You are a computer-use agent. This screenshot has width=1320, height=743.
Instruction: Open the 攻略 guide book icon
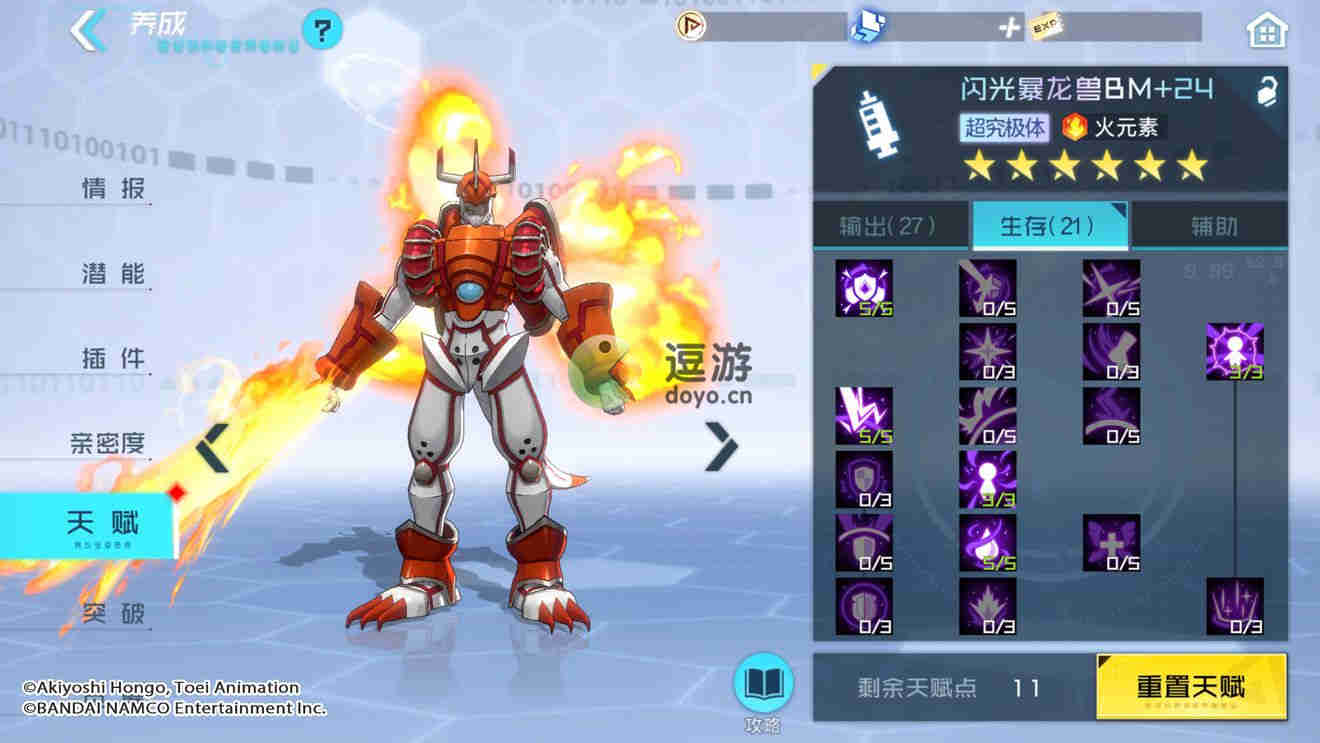(763, 685)
